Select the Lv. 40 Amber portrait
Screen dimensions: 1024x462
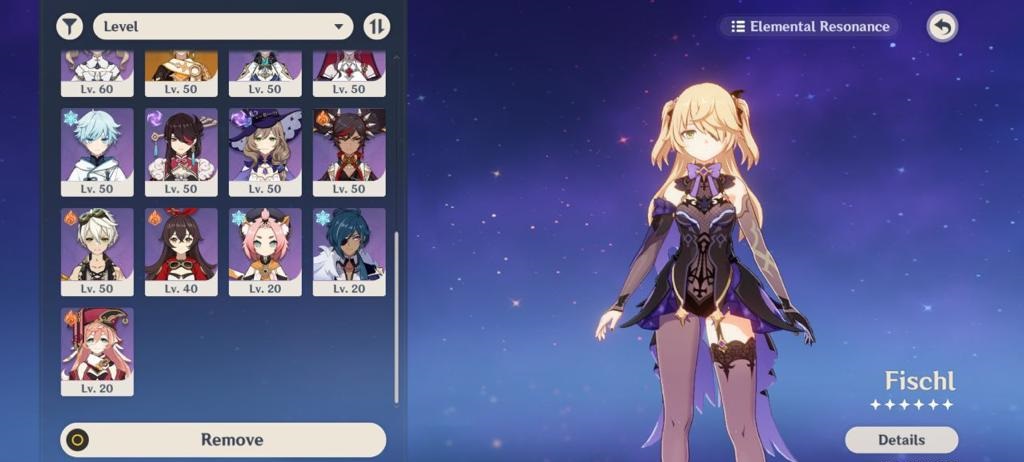pyautogui.click(x=181, y=251)
